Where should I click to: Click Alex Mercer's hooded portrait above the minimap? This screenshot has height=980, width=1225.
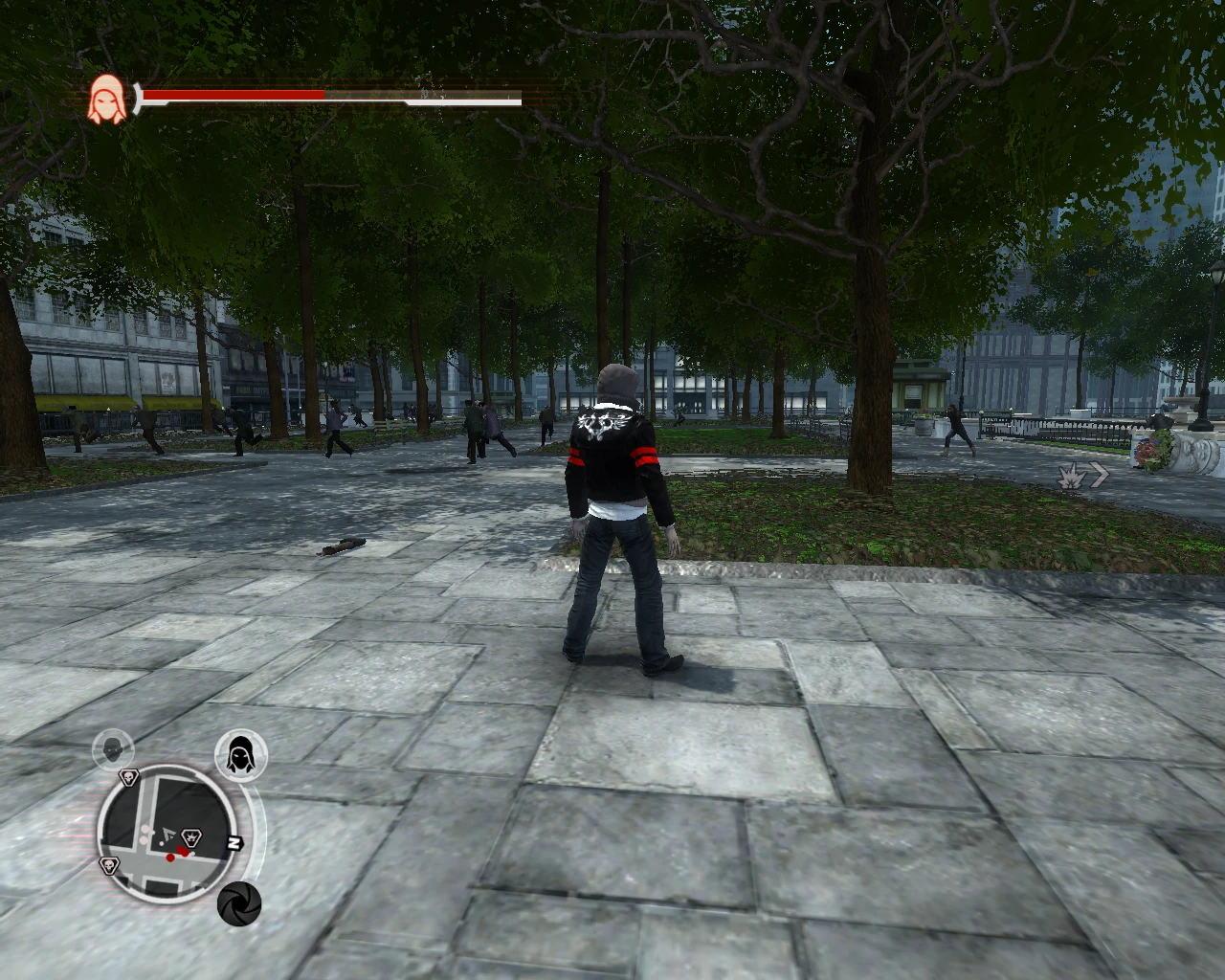coord(242,754)
